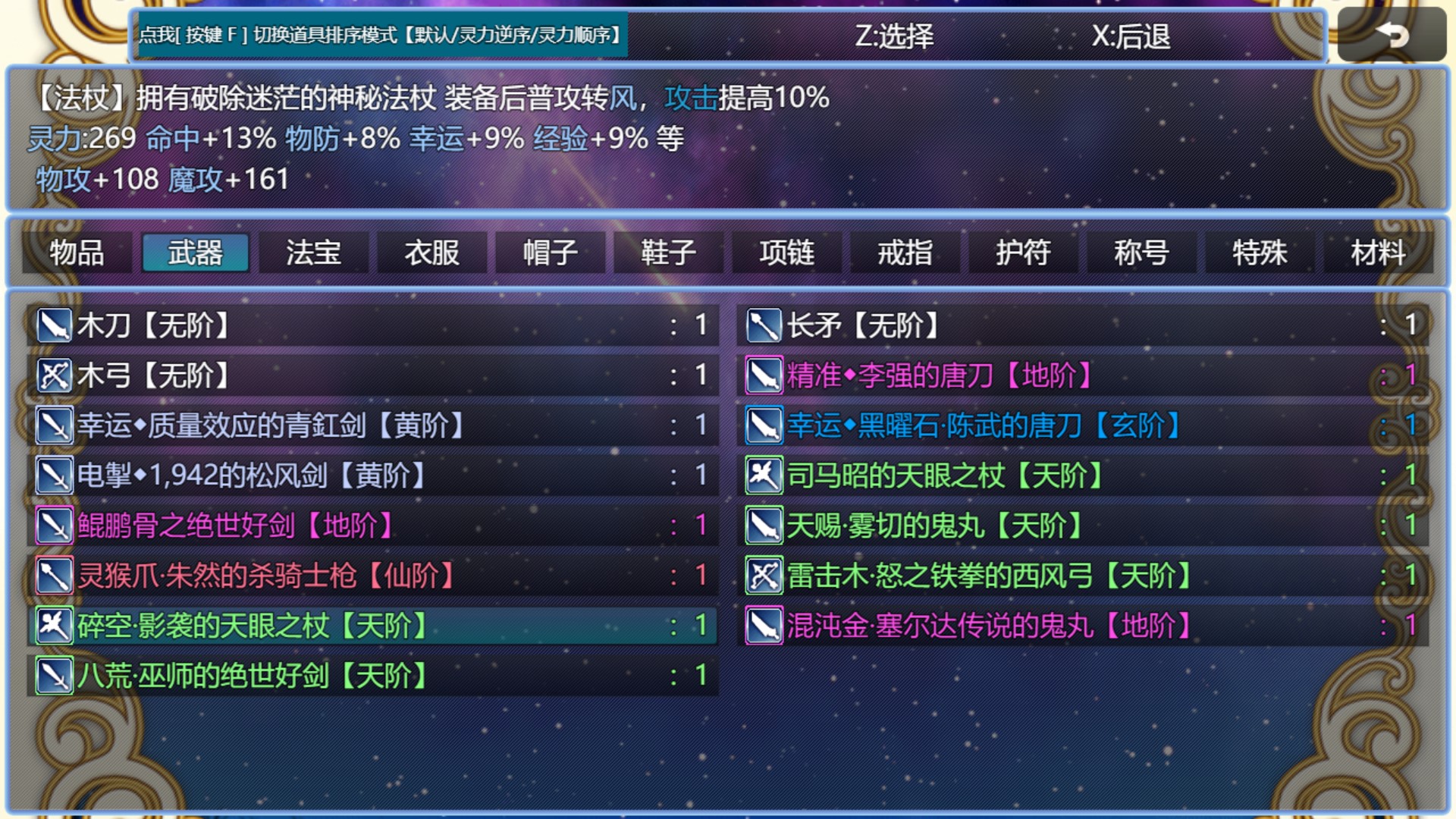
Task: Select the 长矛【无阶】spear icon
Action: [x=764, y=326]
